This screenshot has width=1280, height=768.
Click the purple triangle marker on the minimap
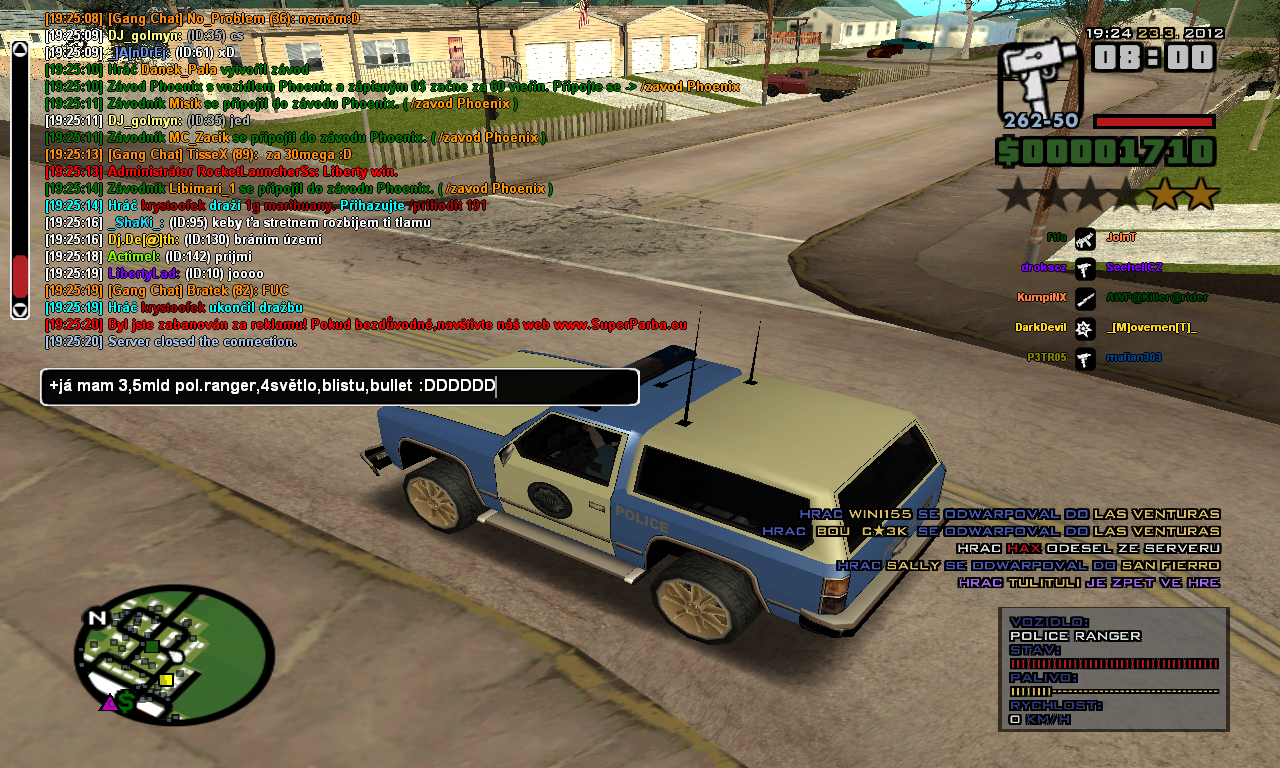click(108, 703)
